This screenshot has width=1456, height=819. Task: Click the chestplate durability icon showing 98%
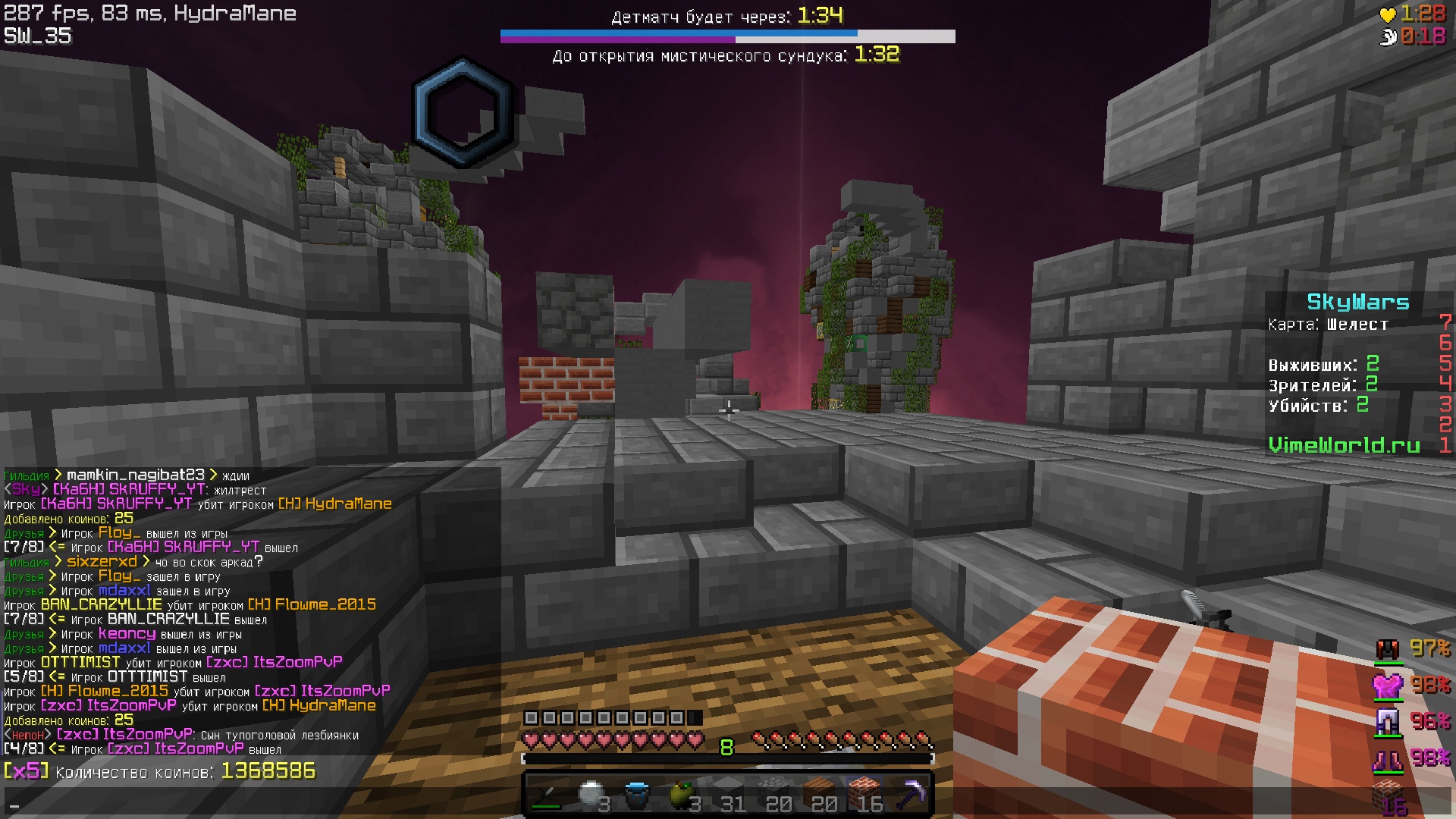1390,686
